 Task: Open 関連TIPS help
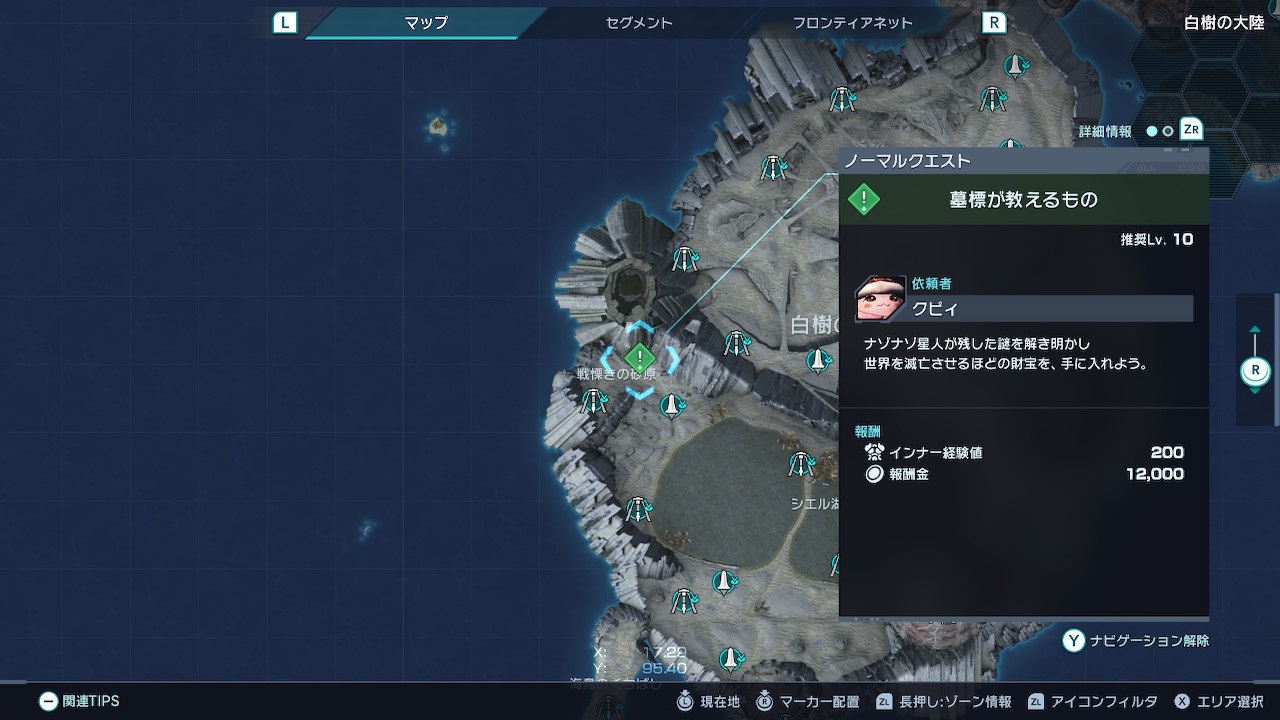pos(80,701)
